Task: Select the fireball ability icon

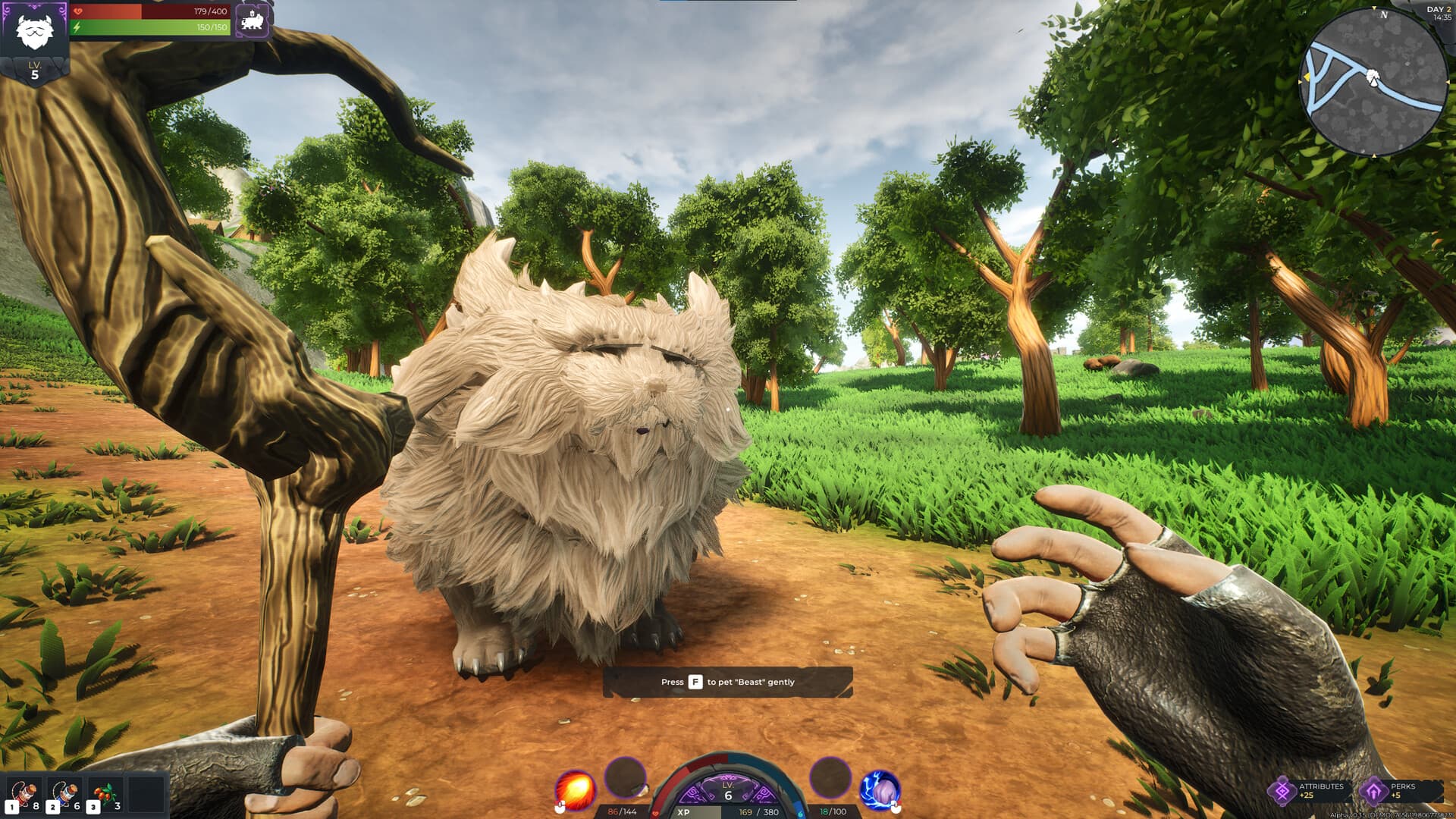Action: pyautogui.click(x=576, y=789)
